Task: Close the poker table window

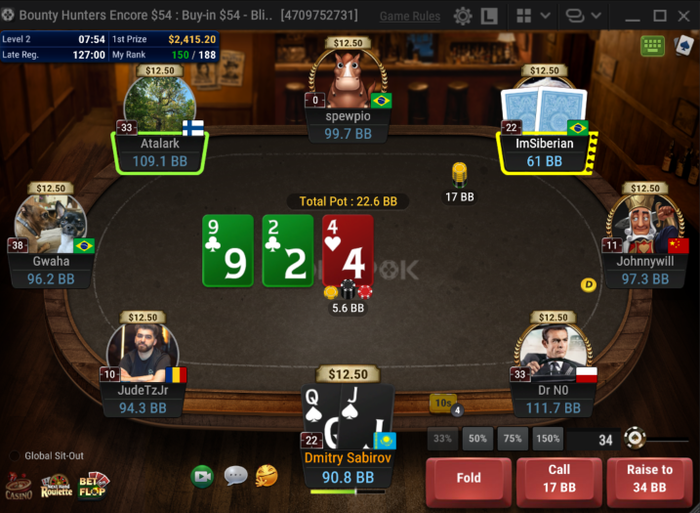Action: pos(685,16)
